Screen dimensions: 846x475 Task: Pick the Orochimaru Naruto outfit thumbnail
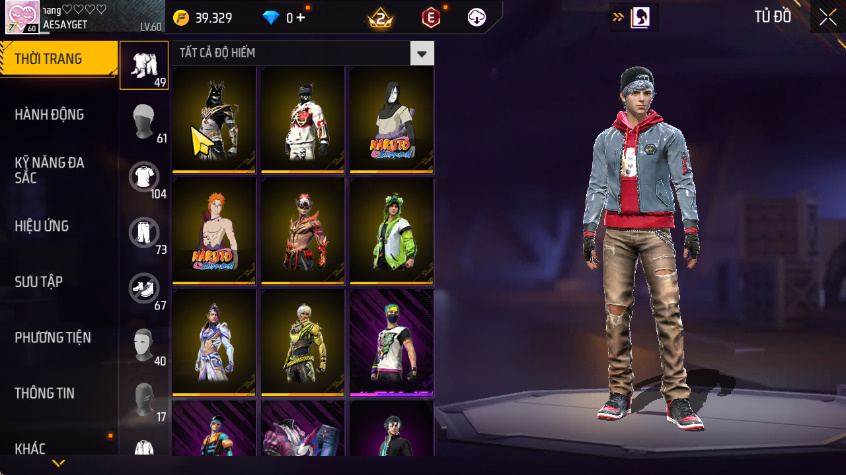tap(390, 118)
